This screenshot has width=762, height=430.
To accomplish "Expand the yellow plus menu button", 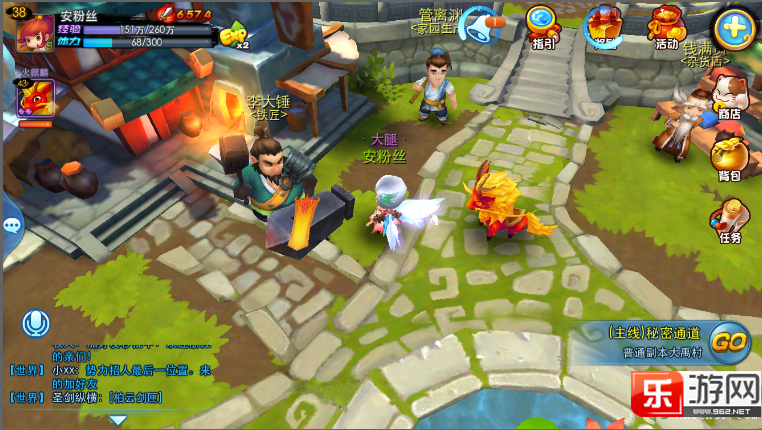I will [733, 28].
